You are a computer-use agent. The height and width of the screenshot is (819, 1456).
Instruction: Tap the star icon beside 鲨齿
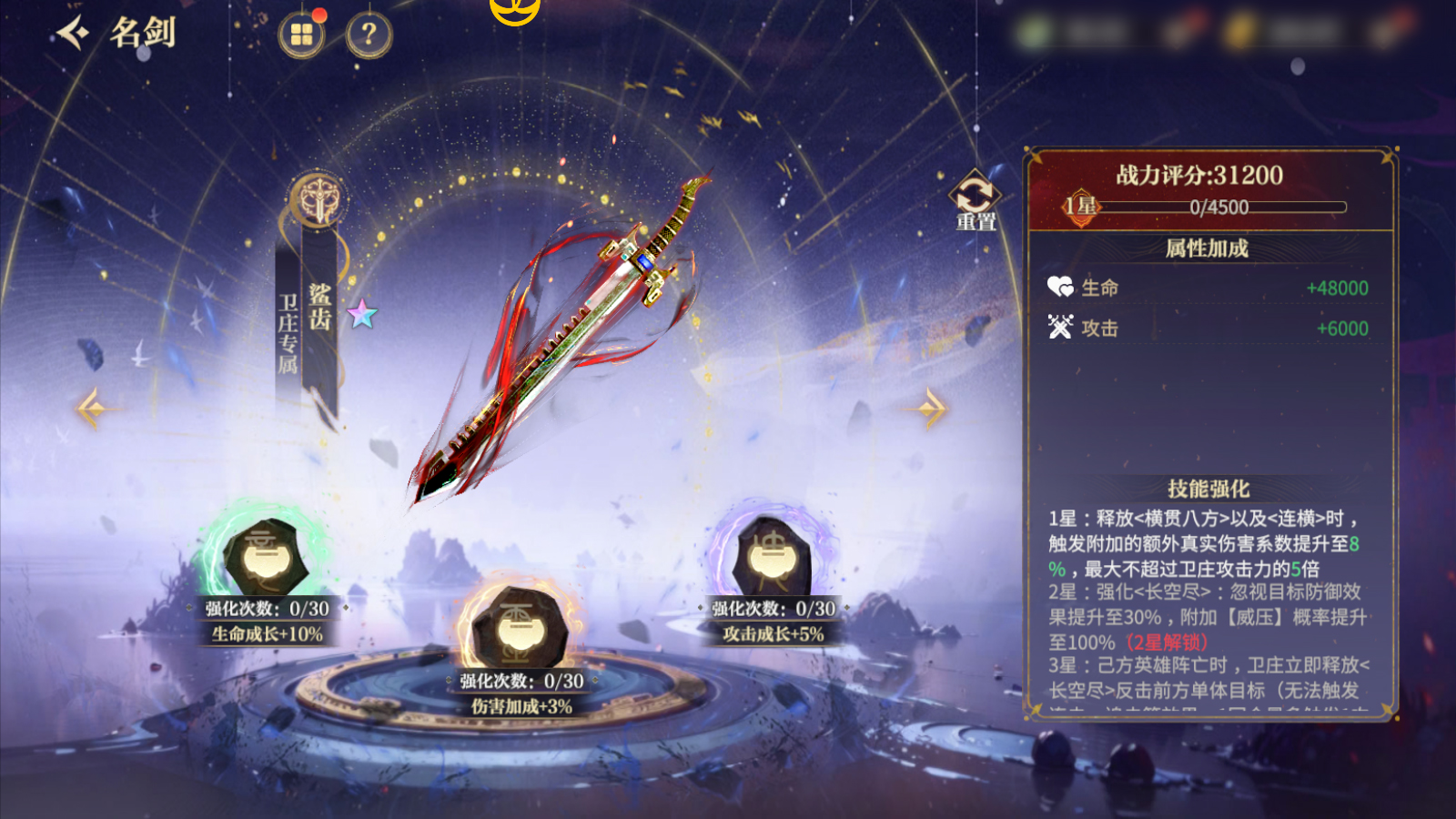pos(362,314)
